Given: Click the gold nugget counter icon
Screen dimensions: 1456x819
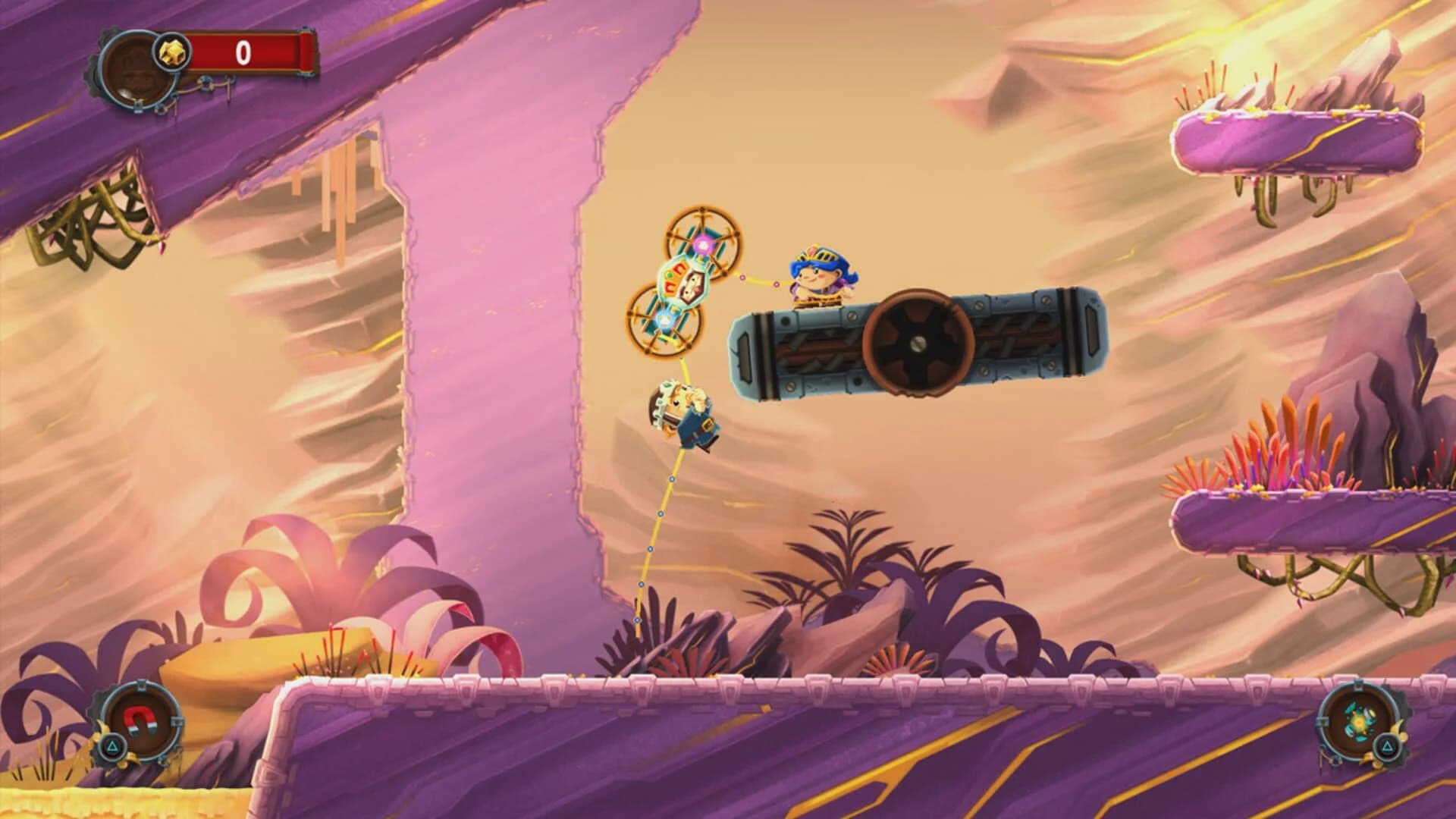Looking at the screenshot, I should tap(173, 51).
